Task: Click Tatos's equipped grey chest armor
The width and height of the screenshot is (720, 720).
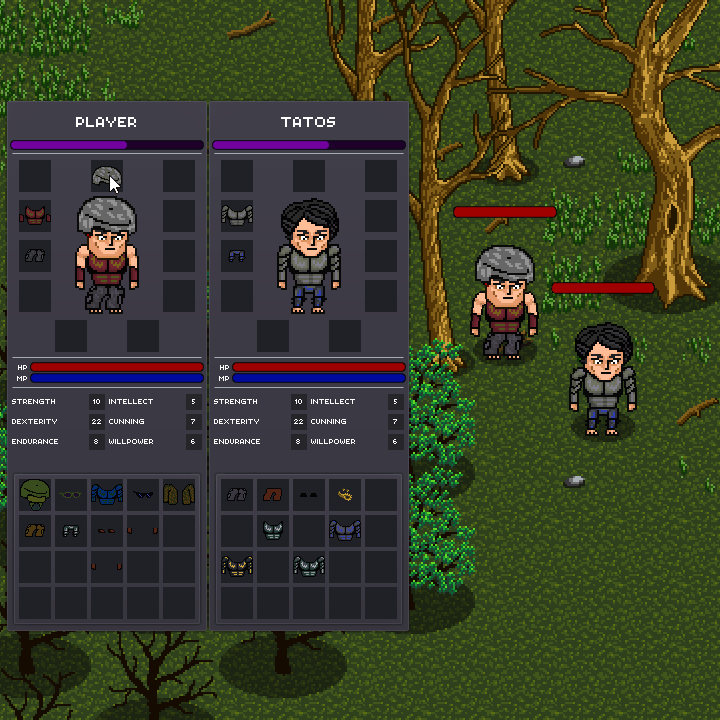Action: pos(236,215)
